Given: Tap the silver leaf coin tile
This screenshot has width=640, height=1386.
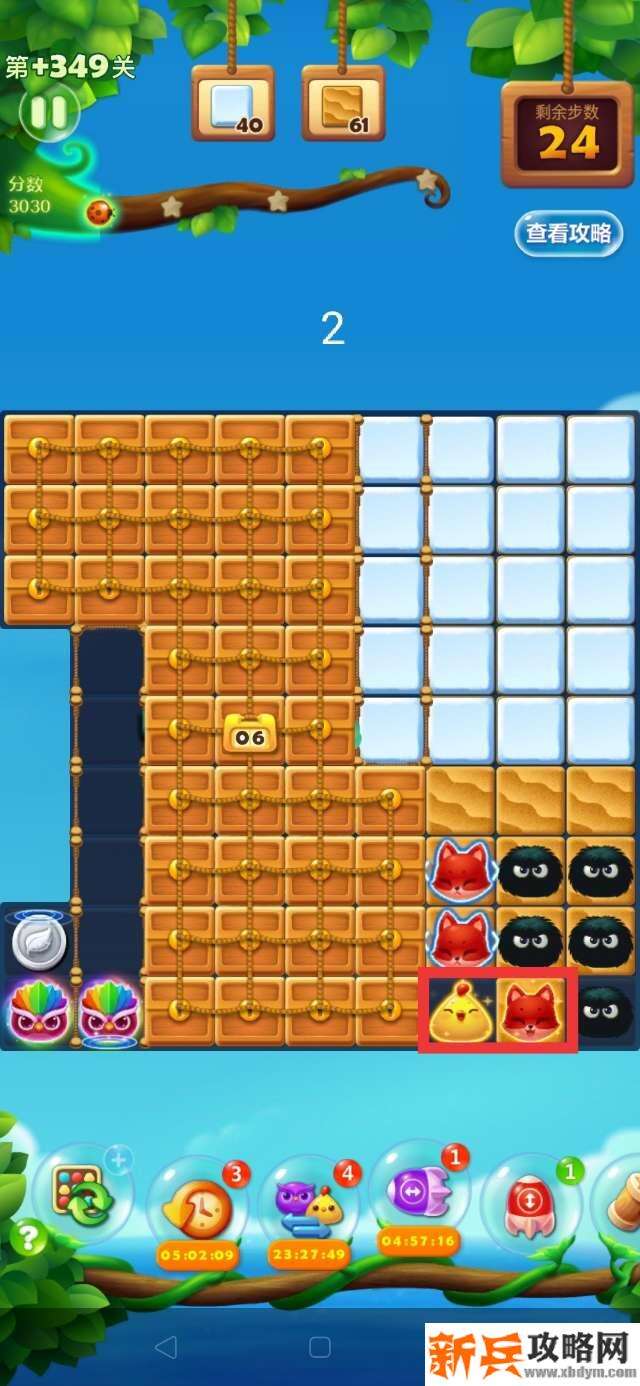Looking at the screenshot, I should click(39, 942).
